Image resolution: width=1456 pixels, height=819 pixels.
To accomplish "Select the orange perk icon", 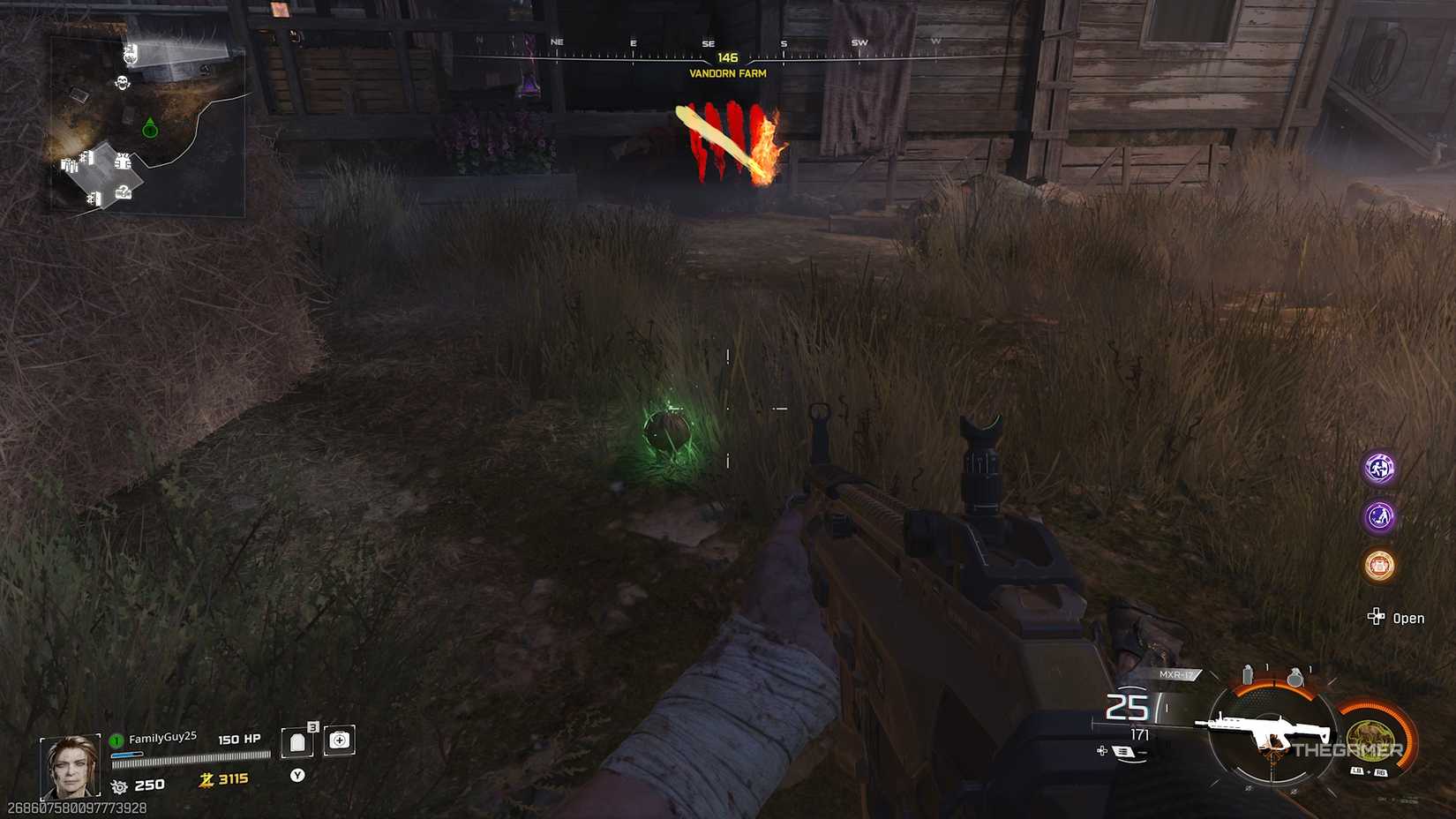I will click(x=1378, y=566).
